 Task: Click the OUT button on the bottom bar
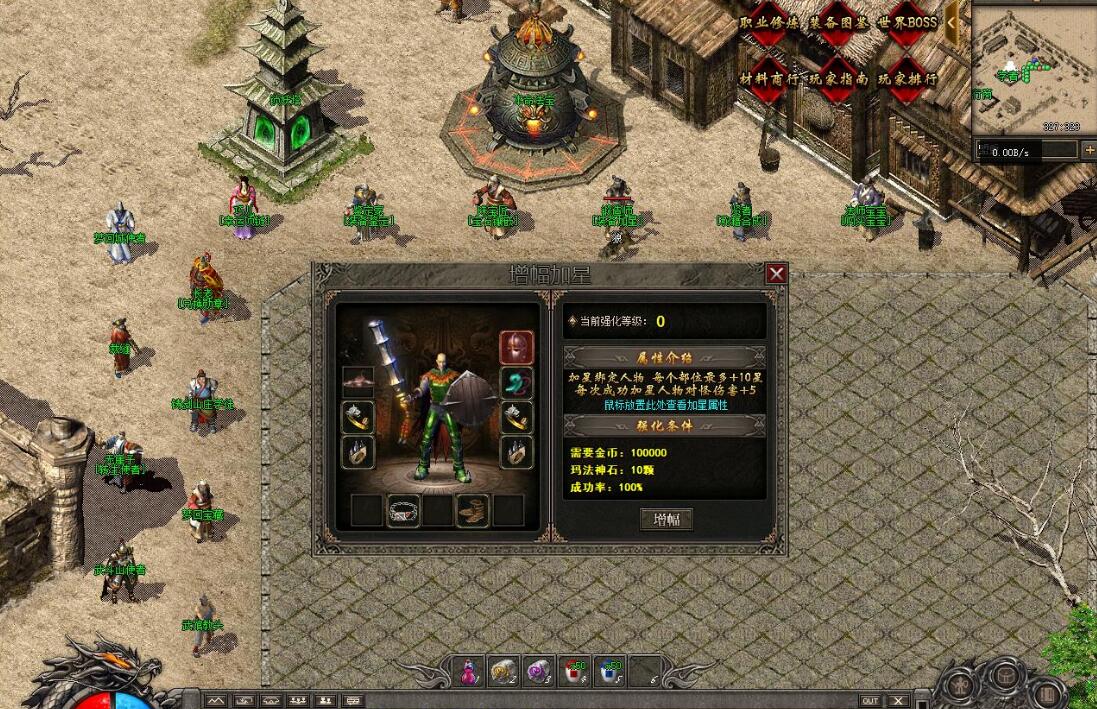pos(870,701)
